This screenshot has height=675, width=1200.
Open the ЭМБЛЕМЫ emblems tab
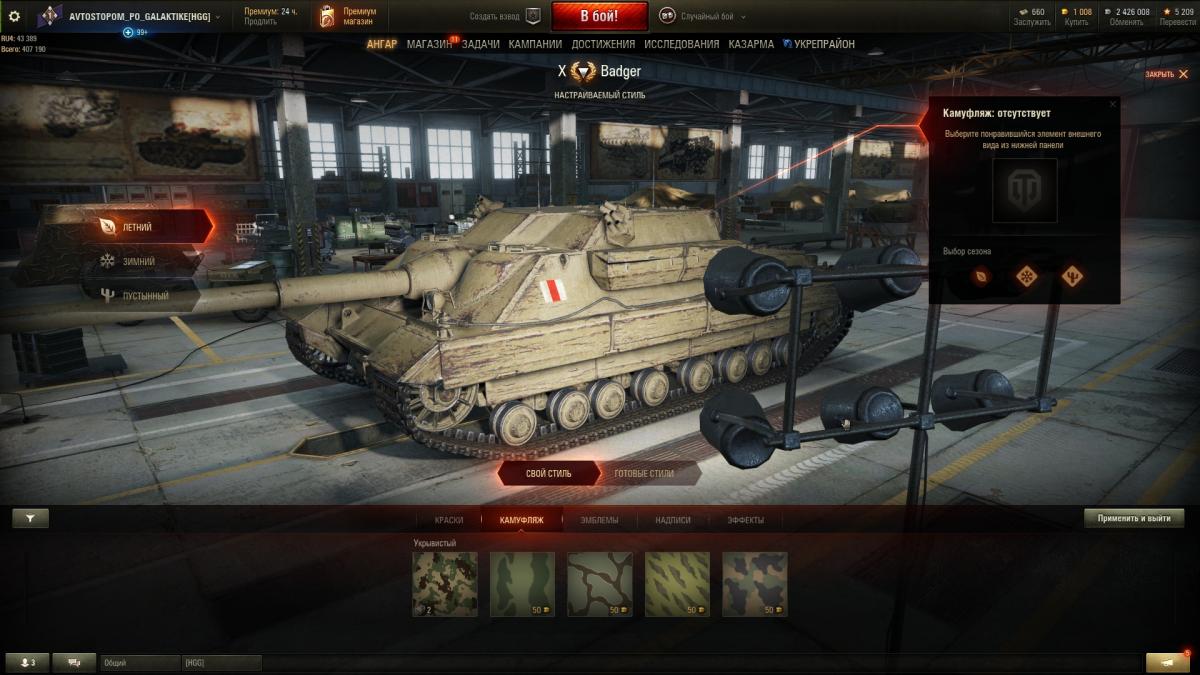click(x=599, y=520)
